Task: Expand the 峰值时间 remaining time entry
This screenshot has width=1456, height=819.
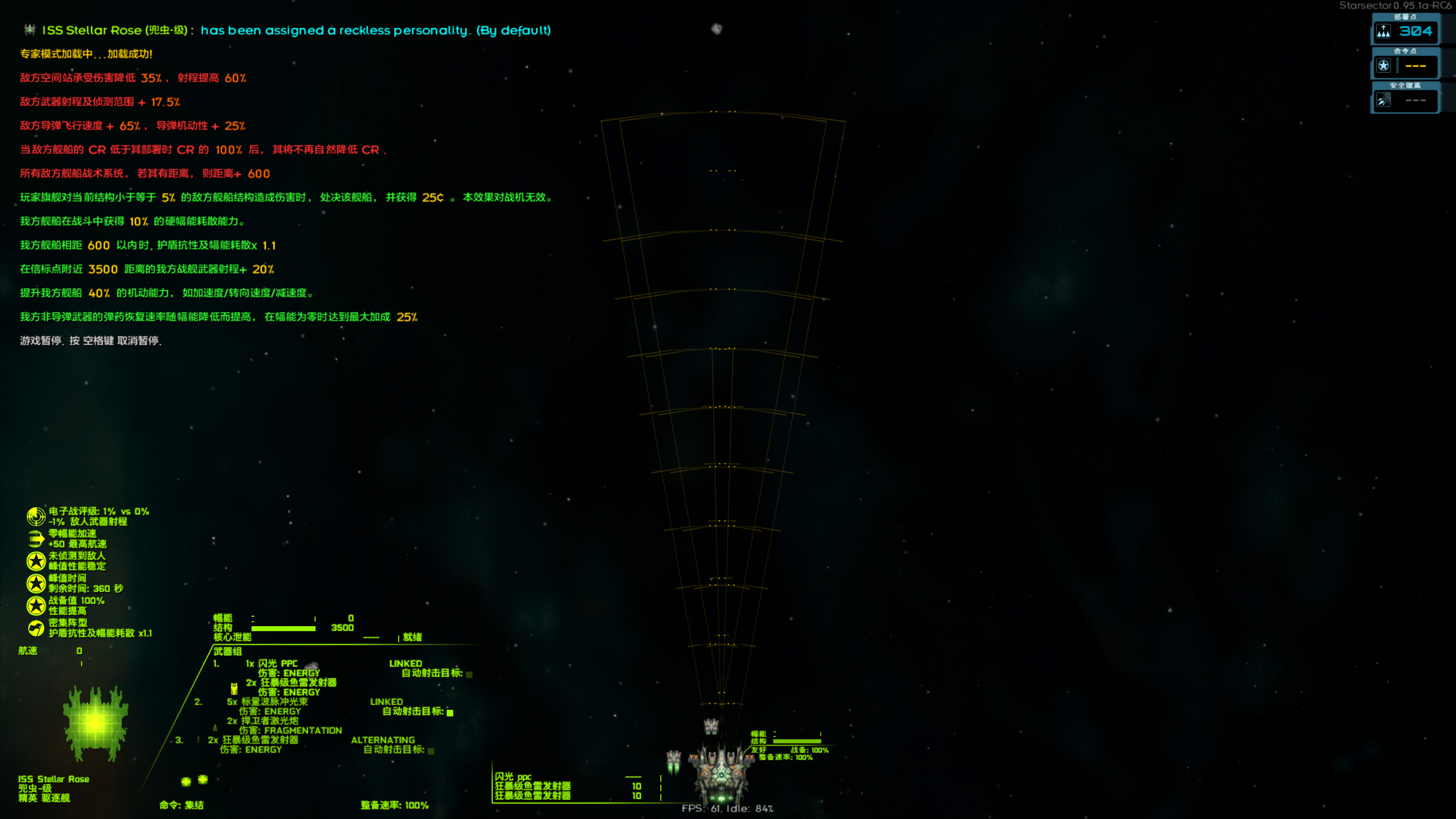Action: 35,582
